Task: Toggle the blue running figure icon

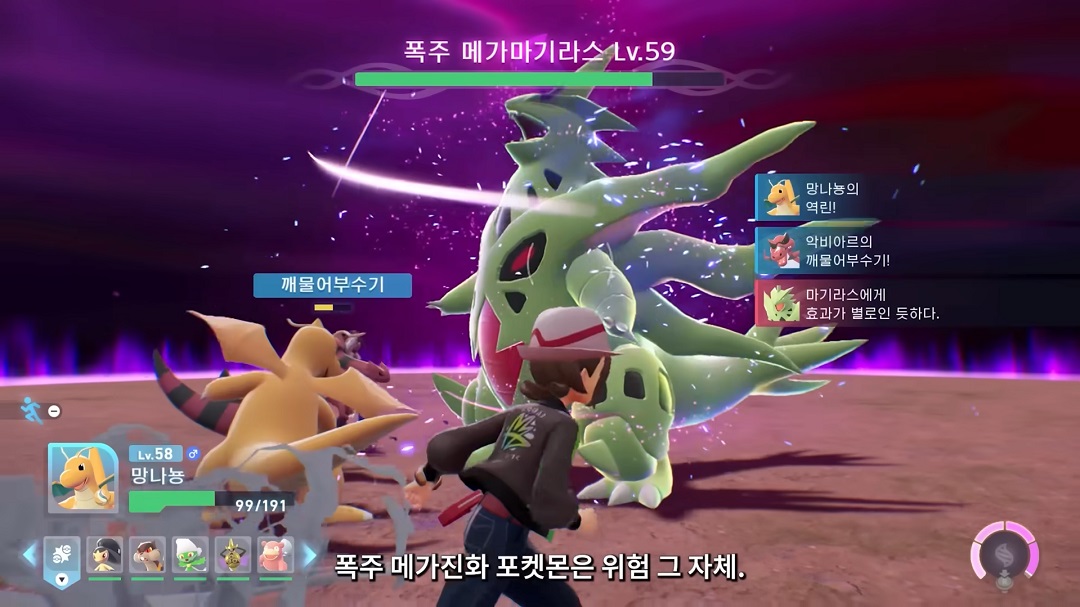Action: tap(30, 409)
